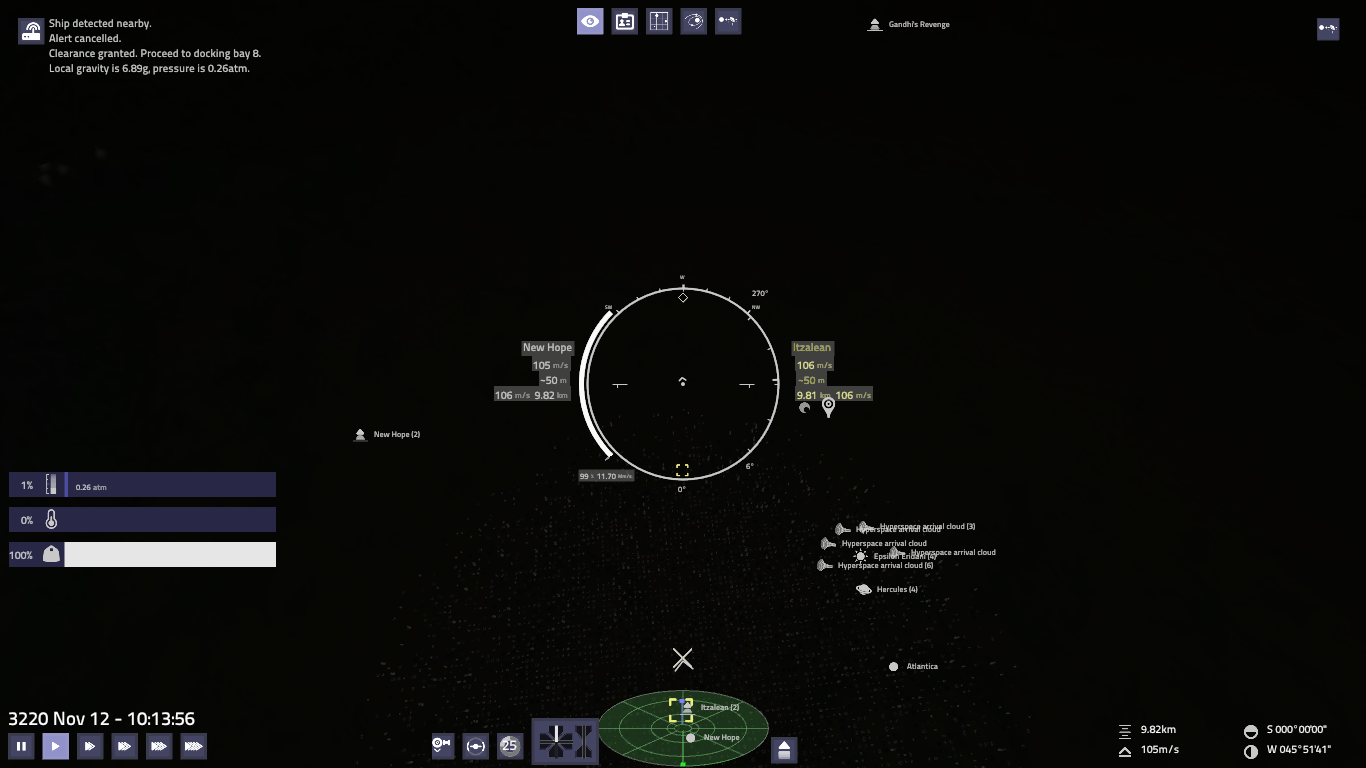Select the docking camera view icon

(x=442, y=745)
